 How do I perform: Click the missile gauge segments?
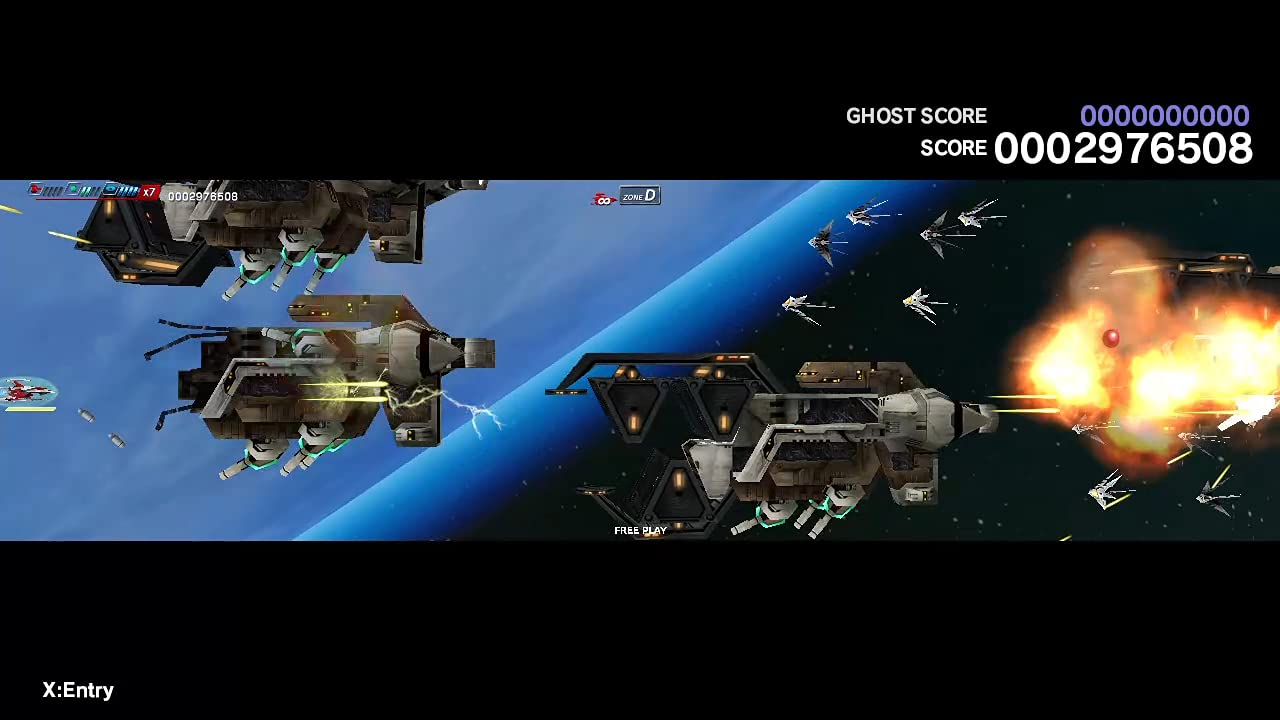52,190
